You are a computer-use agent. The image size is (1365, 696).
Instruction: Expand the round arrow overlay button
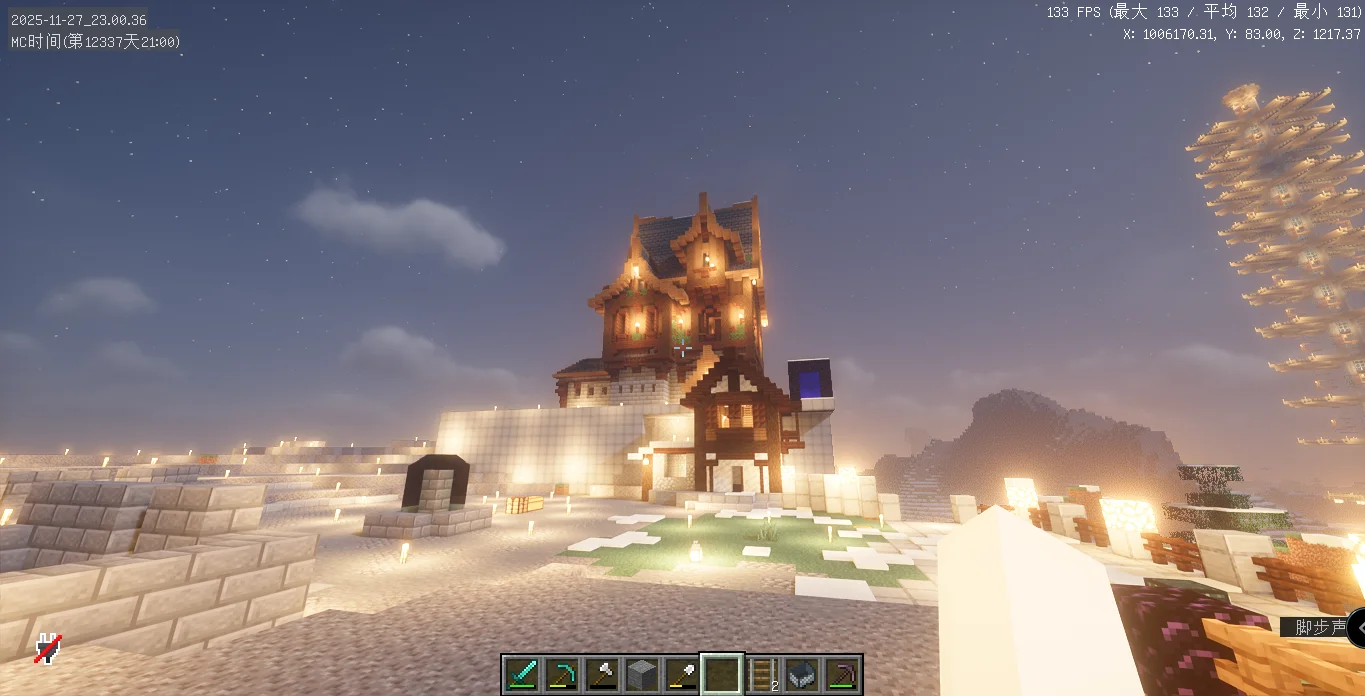pos(1356,628)
